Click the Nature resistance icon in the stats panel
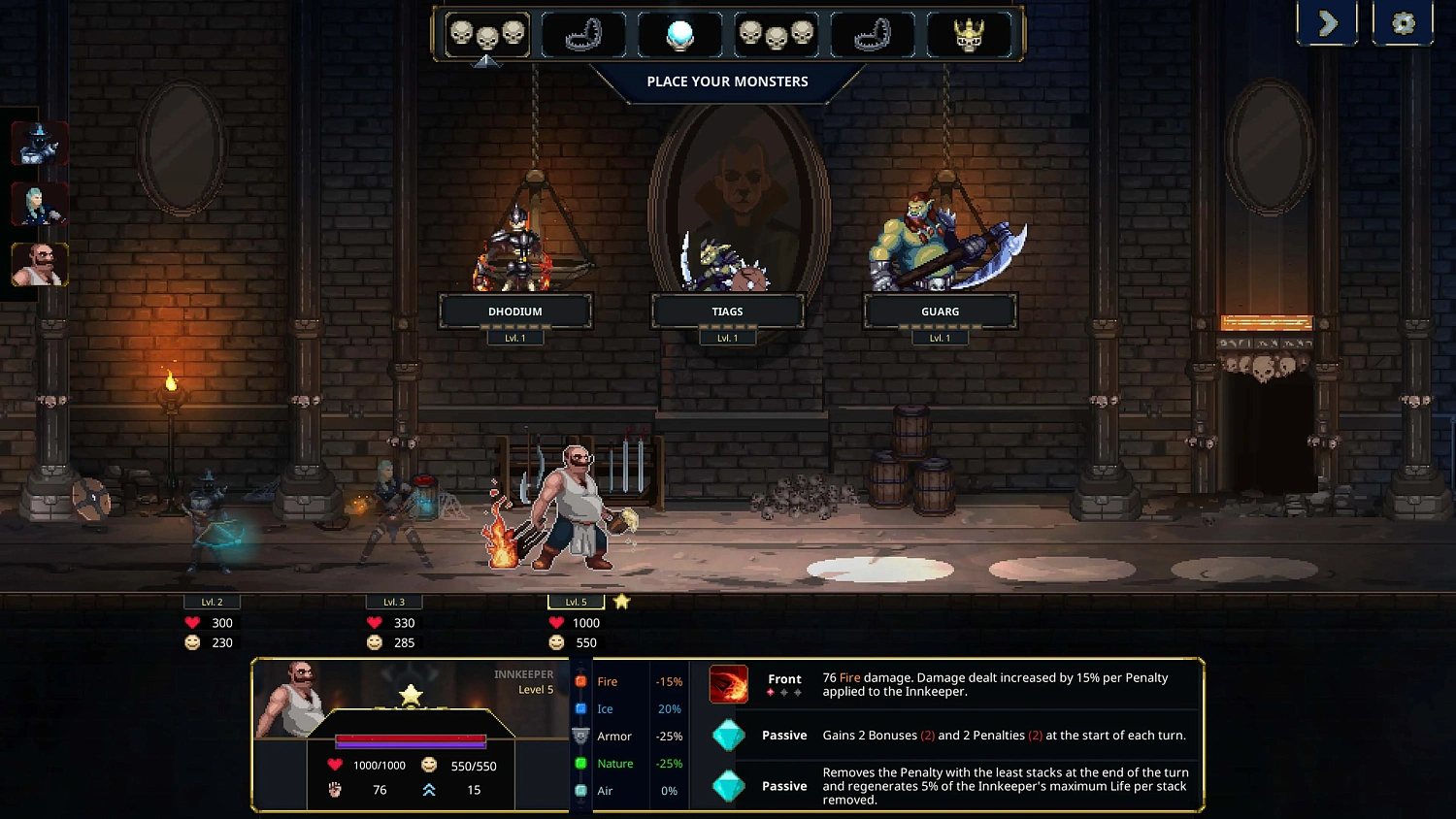The image size is (1456, 819). (x=581, y=764)
